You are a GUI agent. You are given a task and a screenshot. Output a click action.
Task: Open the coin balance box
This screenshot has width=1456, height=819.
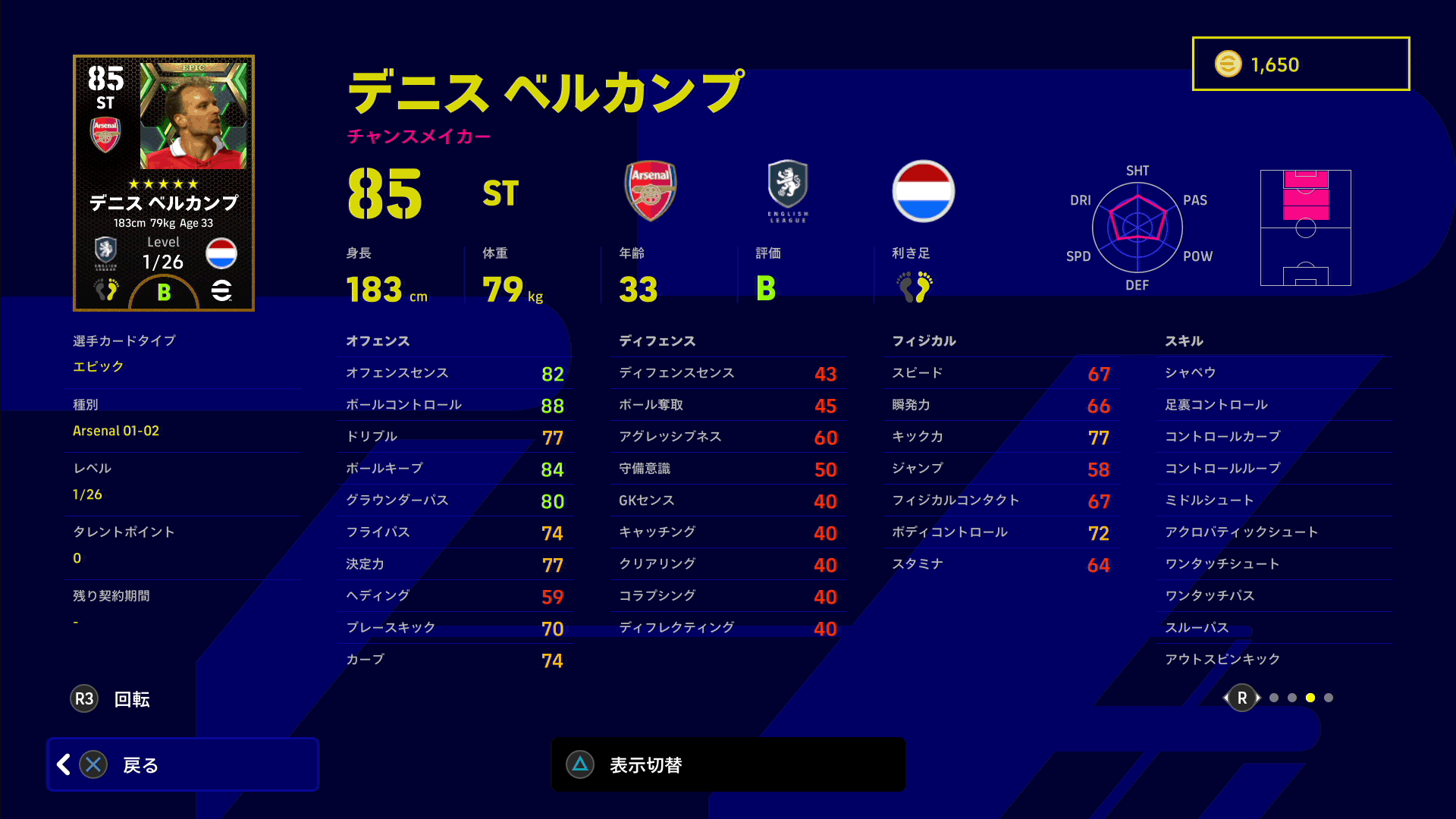1301,64
